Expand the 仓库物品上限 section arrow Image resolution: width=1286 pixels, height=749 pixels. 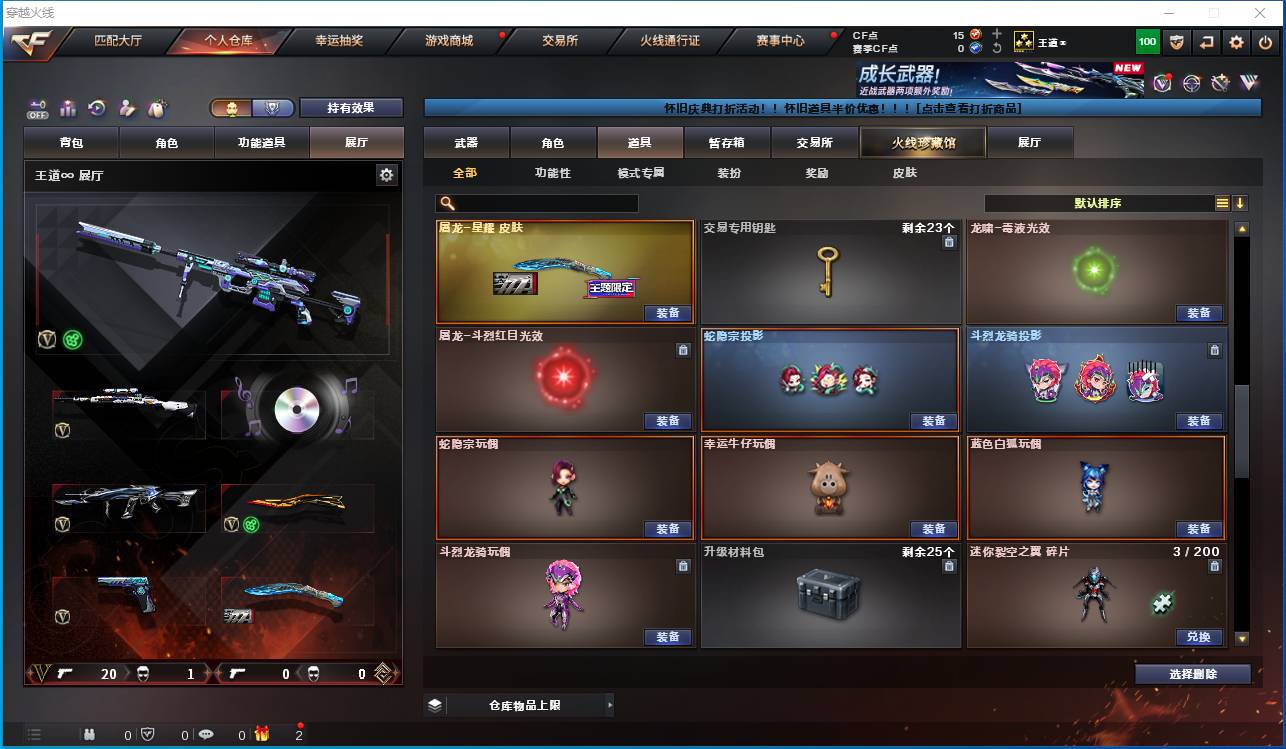point(609,704)
